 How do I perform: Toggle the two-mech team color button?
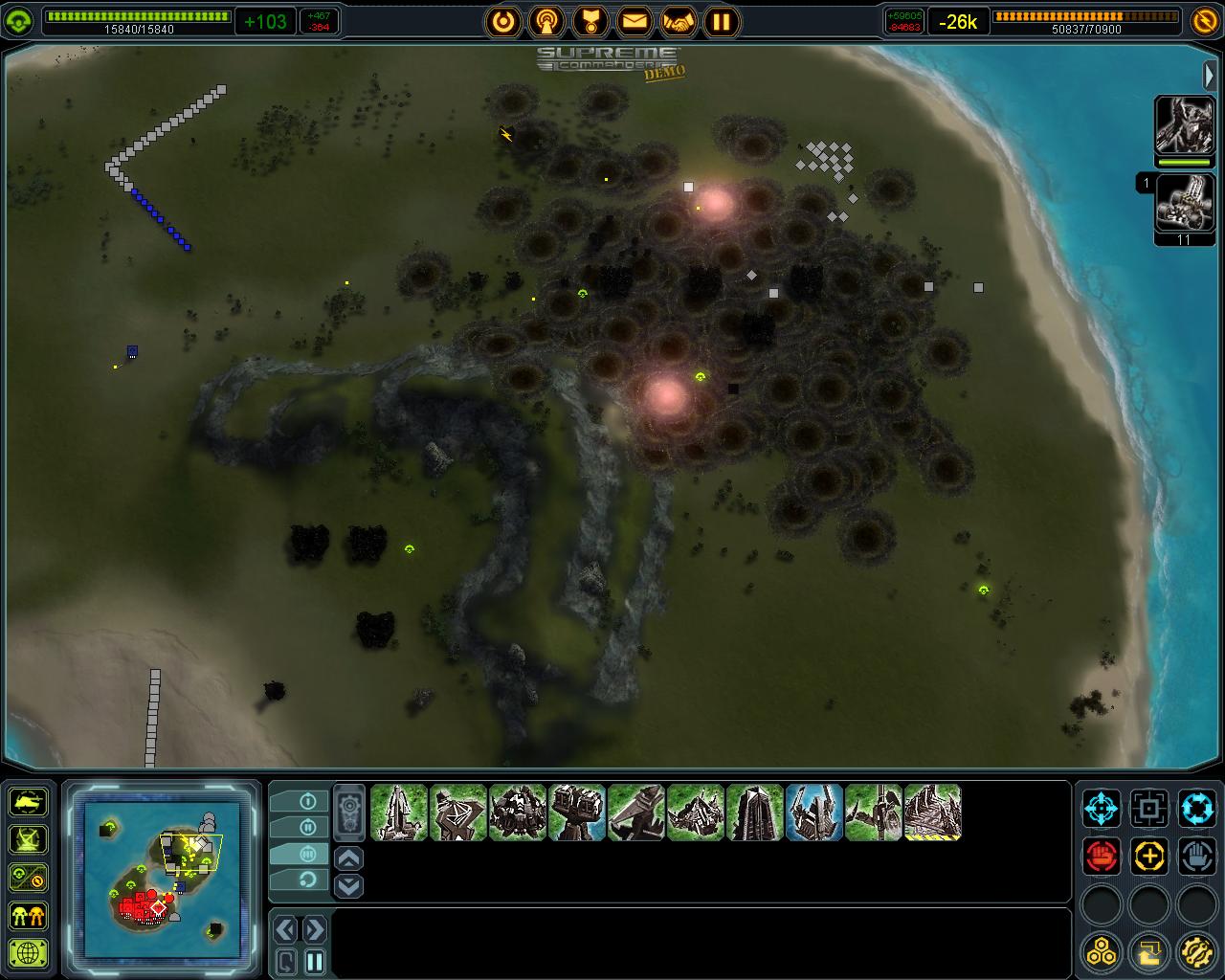click(29, 915)
